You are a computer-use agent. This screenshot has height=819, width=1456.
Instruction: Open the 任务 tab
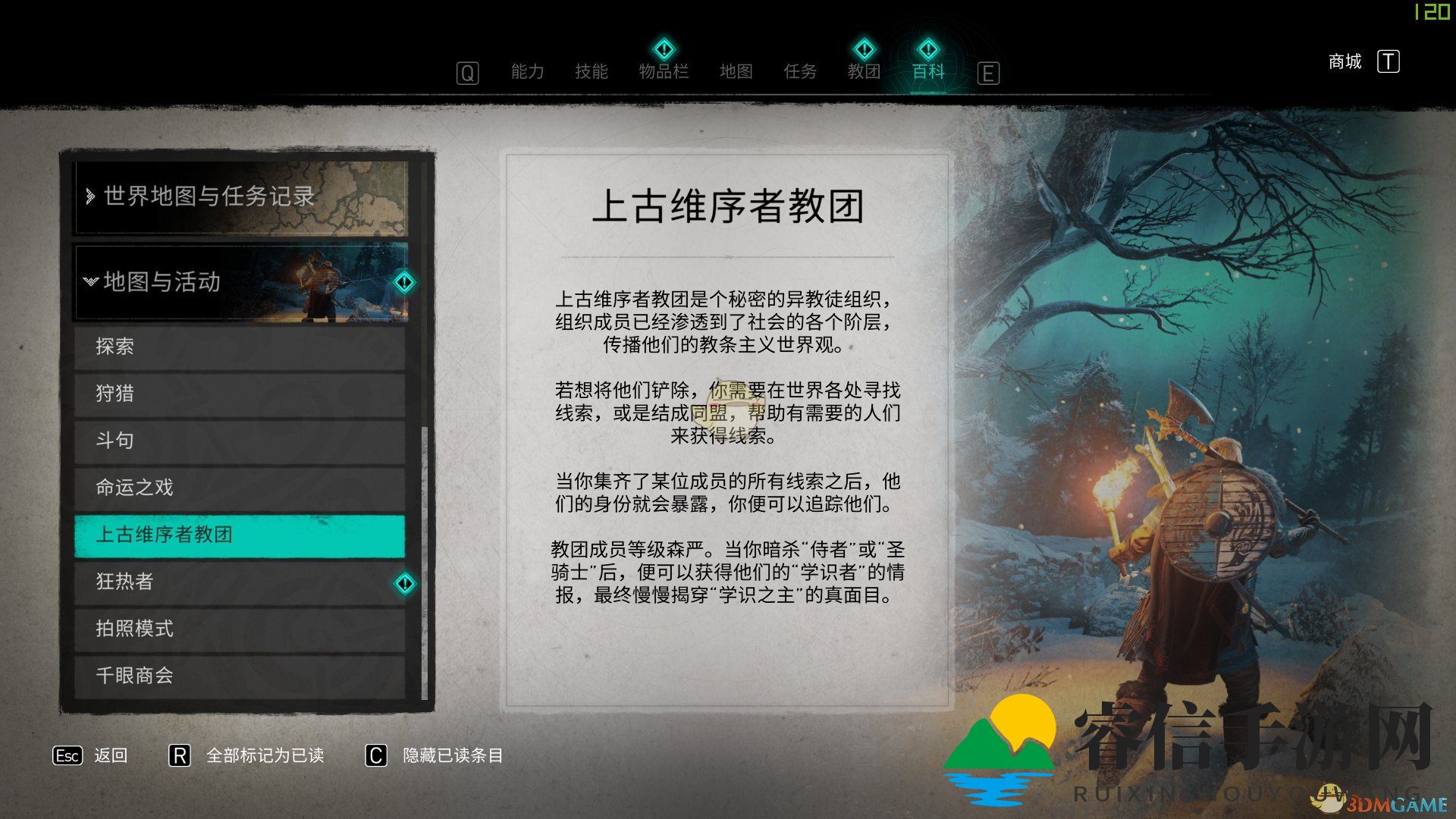tap(800, 72)
